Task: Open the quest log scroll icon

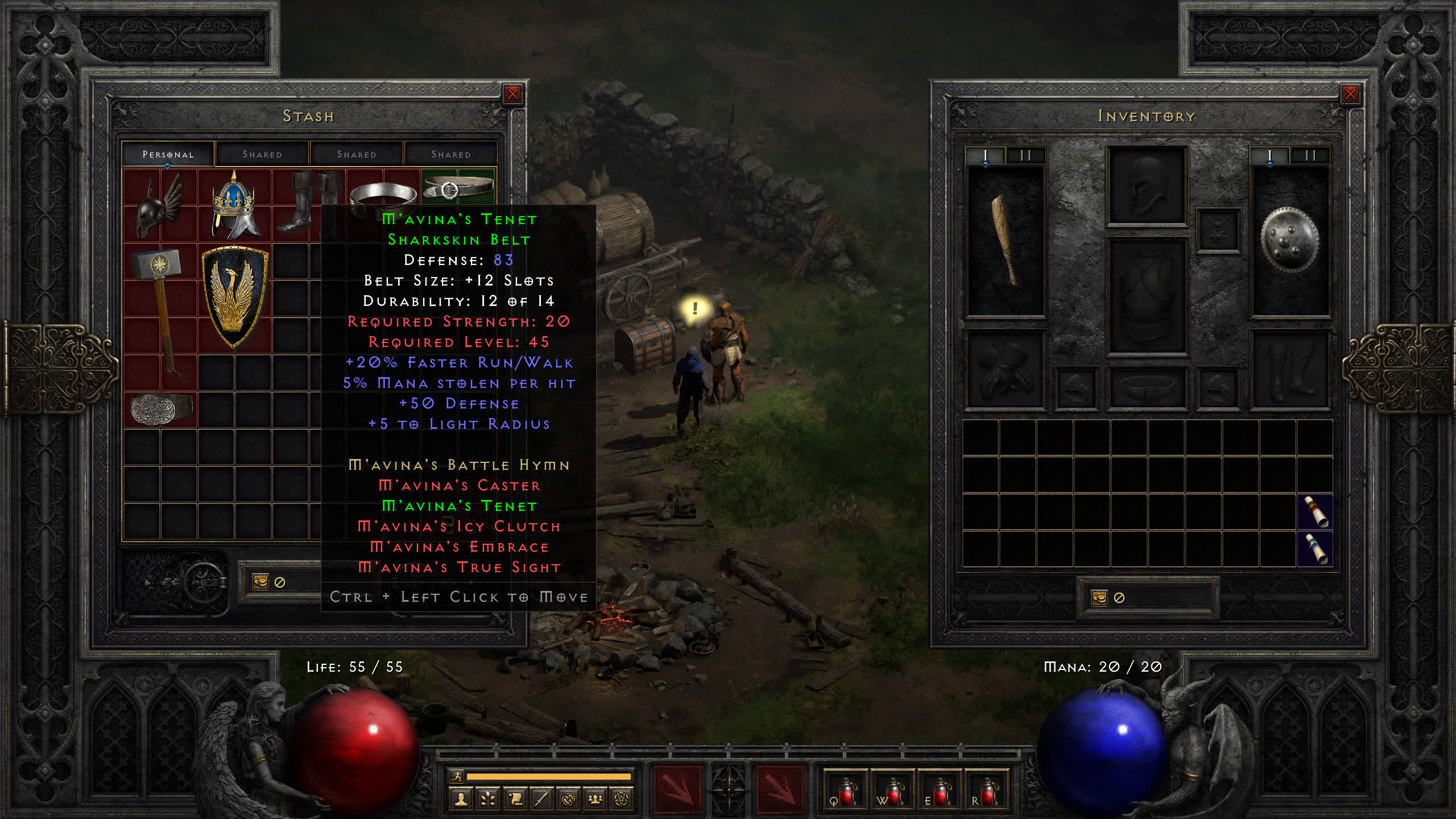Action: point(515,800)
